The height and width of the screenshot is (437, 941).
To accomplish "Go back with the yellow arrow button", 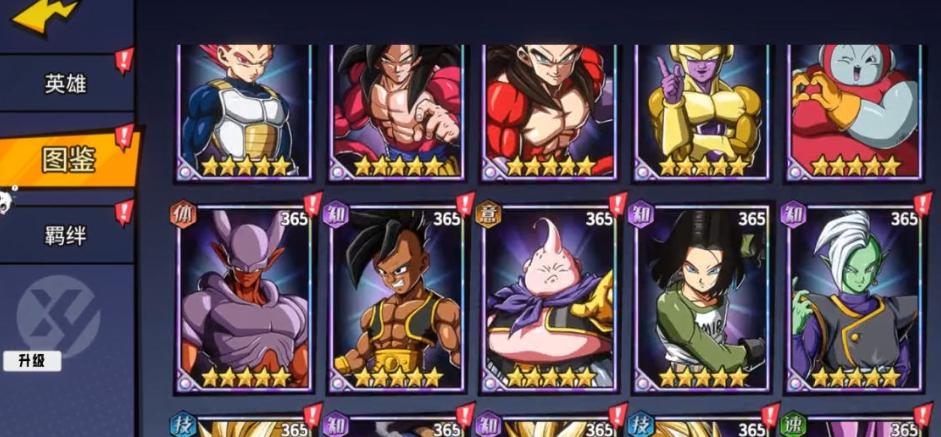I will coord(45,15).
